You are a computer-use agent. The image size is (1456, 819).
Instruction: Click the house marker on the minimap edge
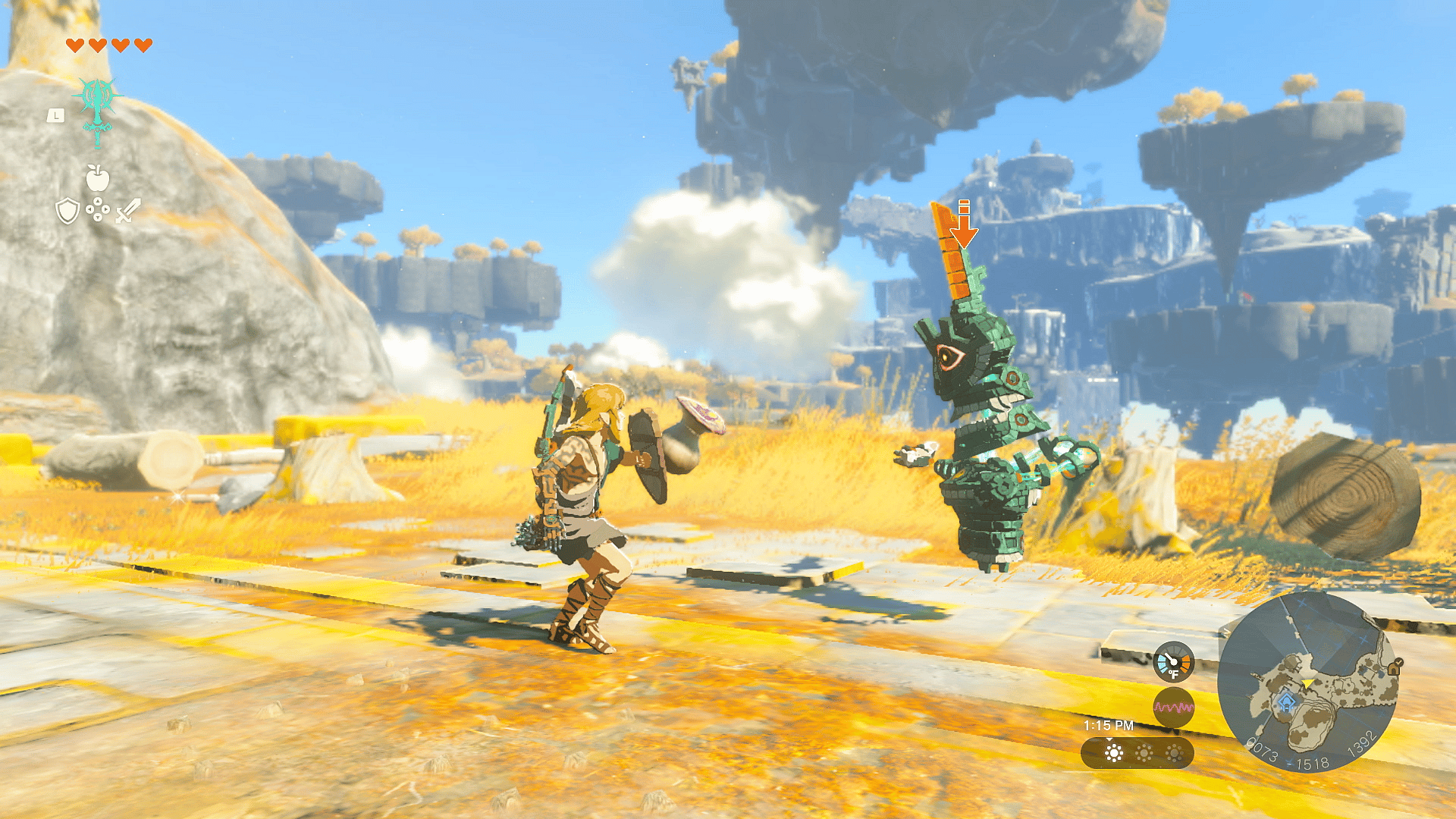coord(1394,667)
